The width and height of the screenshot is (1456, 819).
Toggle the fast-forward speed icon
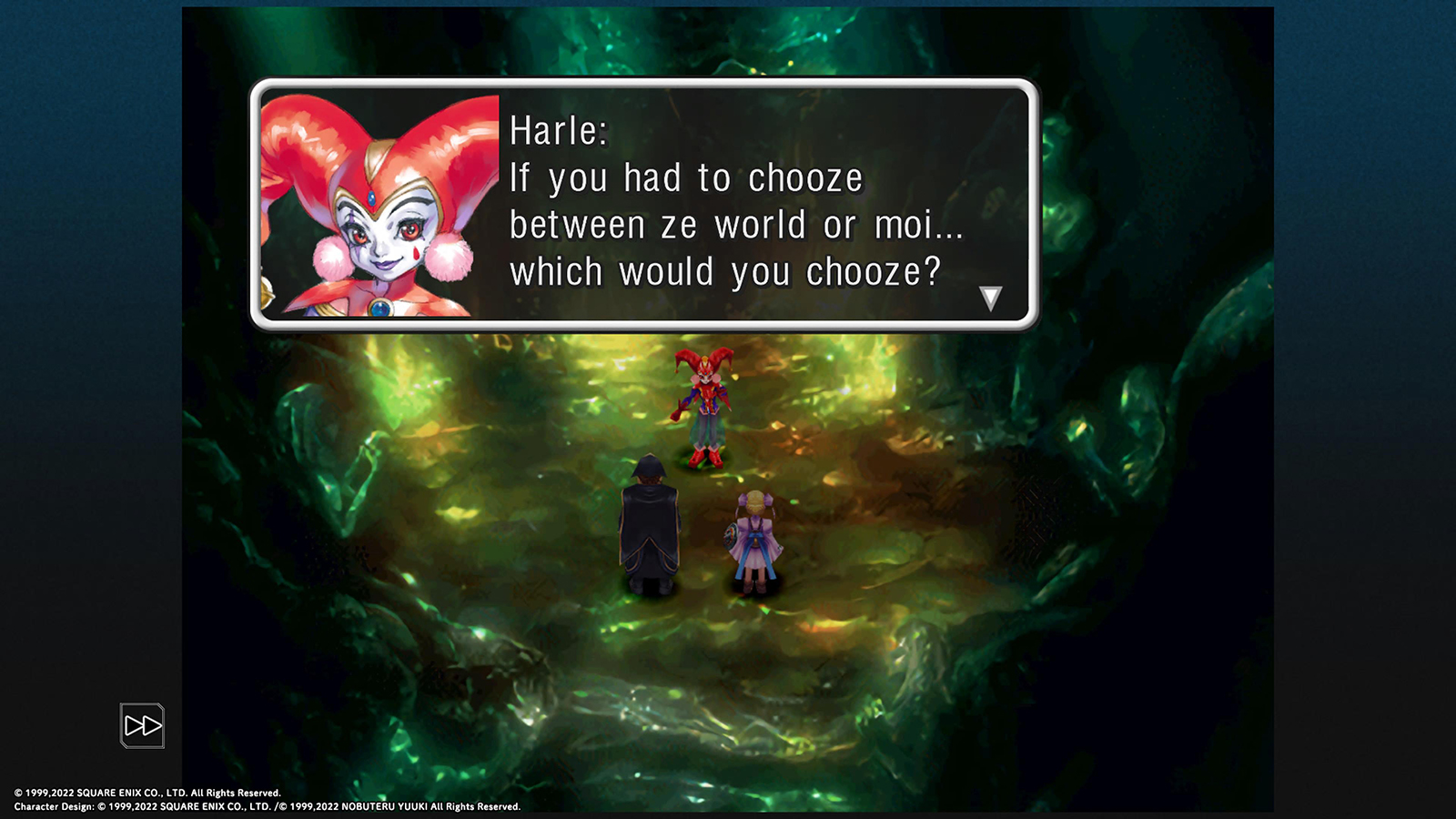(143, 725)
